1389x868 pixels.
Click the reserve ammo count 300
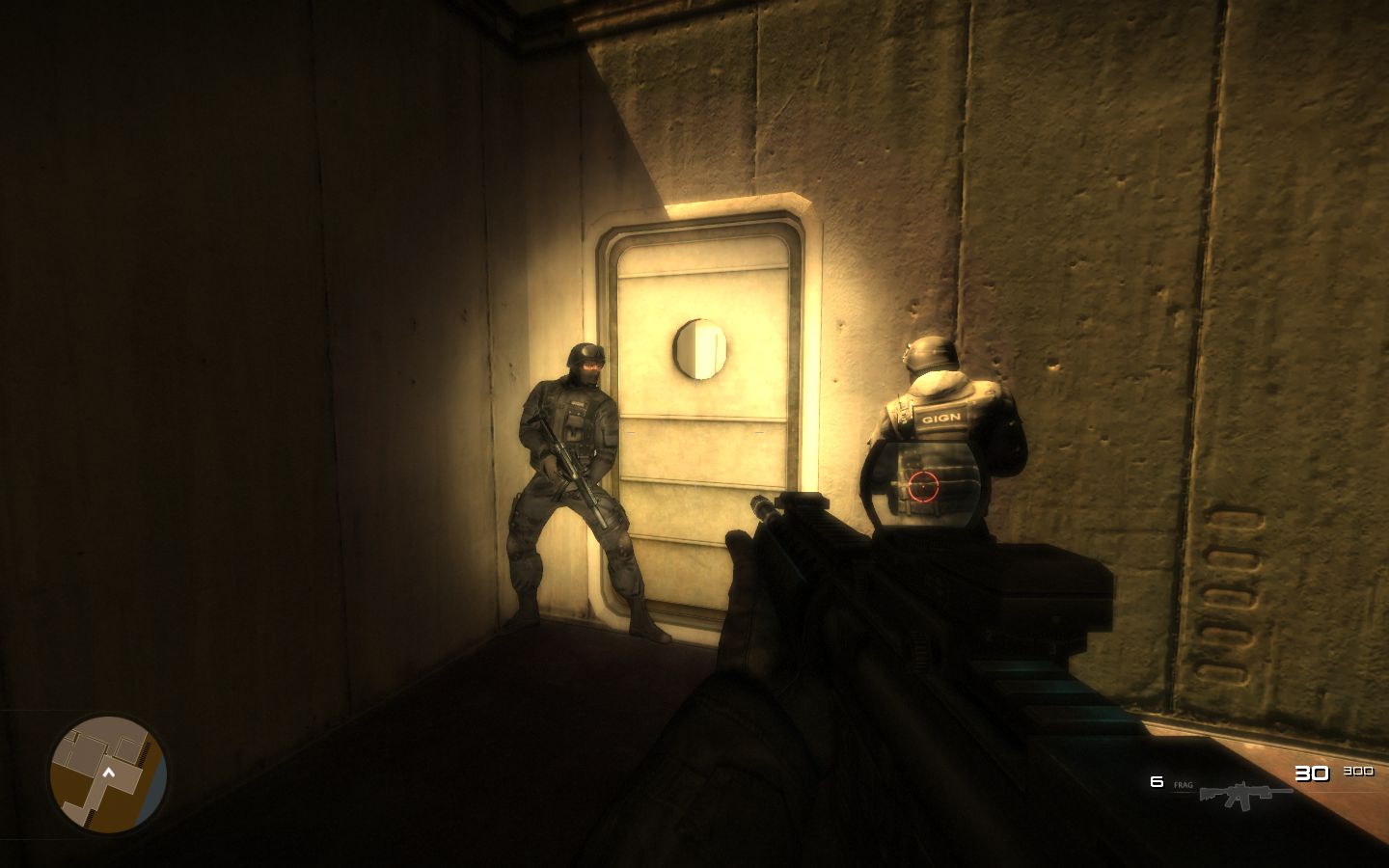click(1359, 772)
